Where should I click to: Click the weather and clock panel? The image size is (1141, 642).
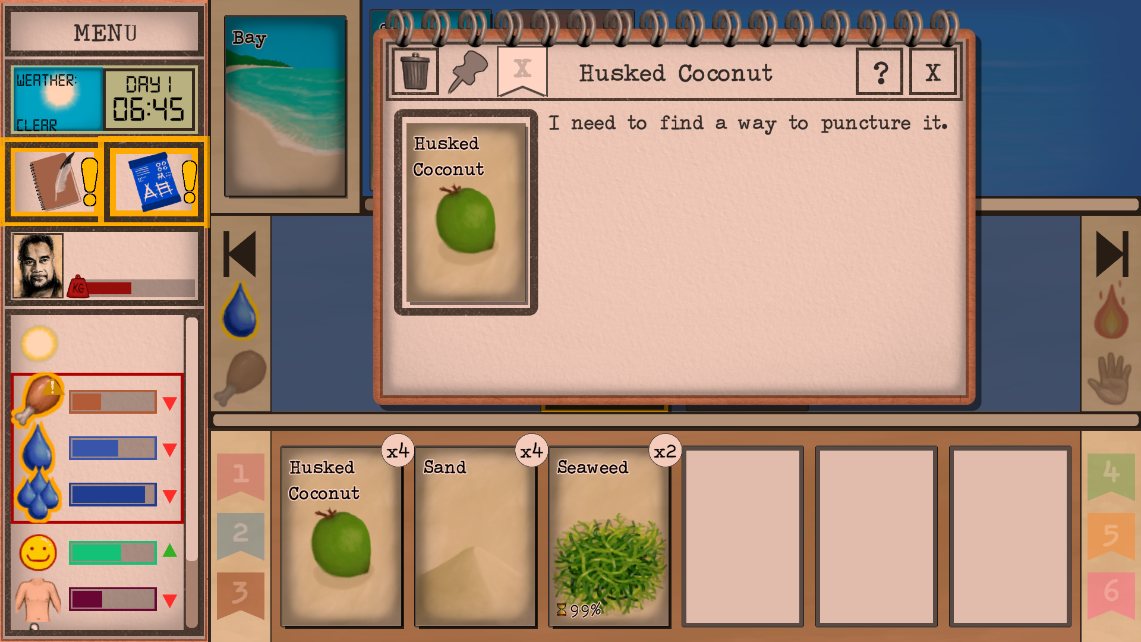[x=105, y=99]
